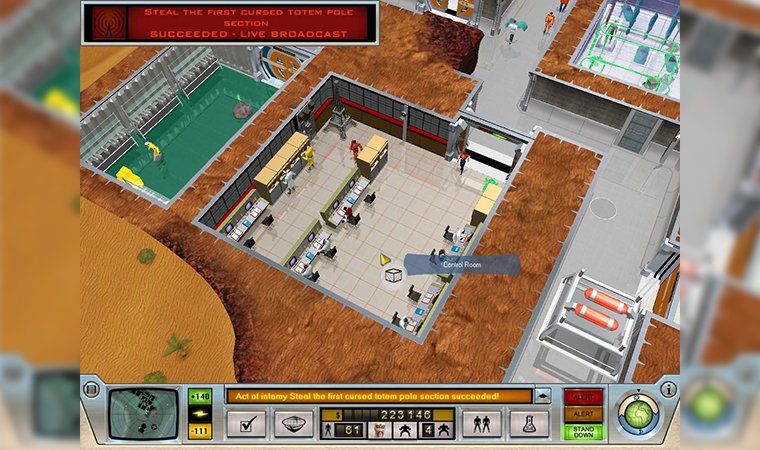This screenshot has width=760, height=450.
Task: Open the menu button left of radar
Action: click(92, 389)
